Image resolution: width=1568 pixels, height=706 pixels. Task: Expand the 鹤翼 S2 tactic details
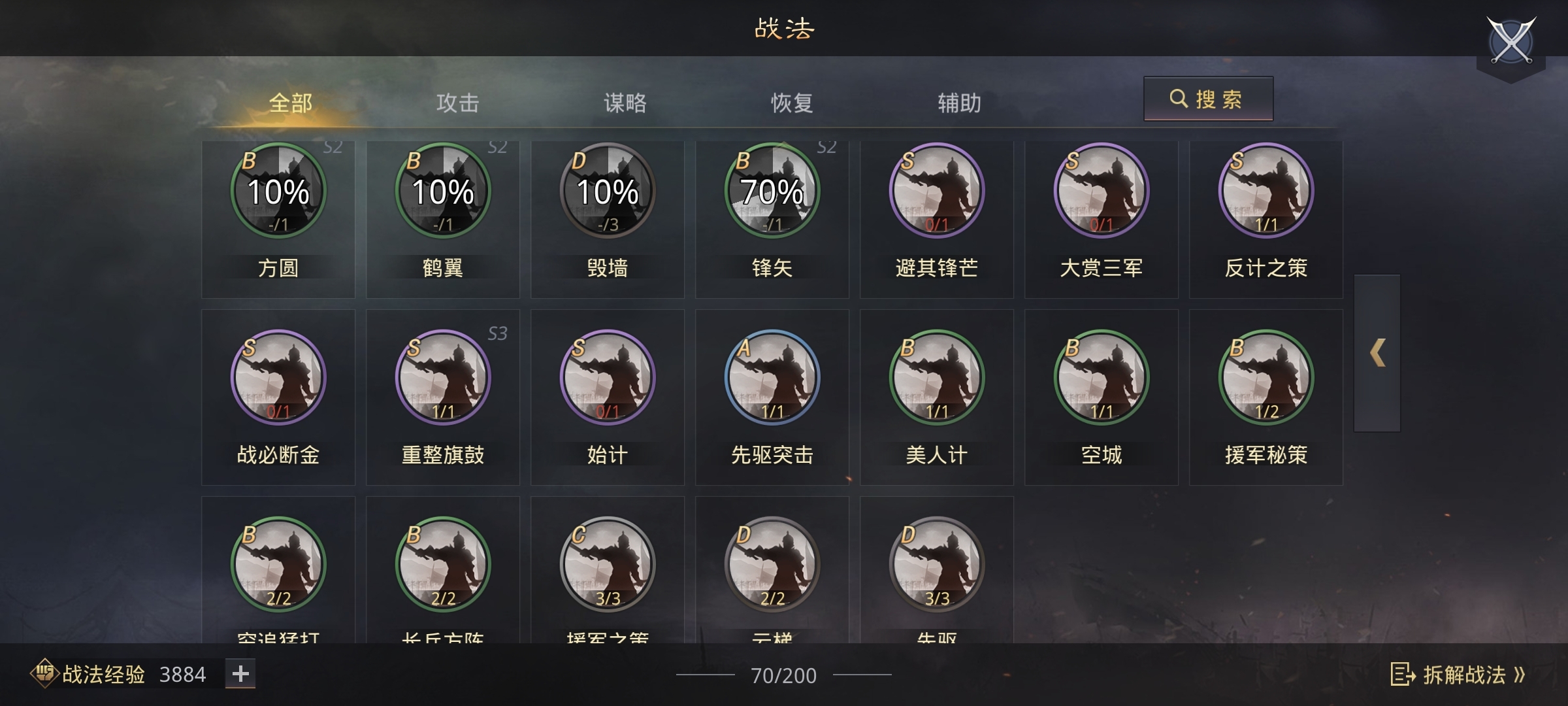443,190
